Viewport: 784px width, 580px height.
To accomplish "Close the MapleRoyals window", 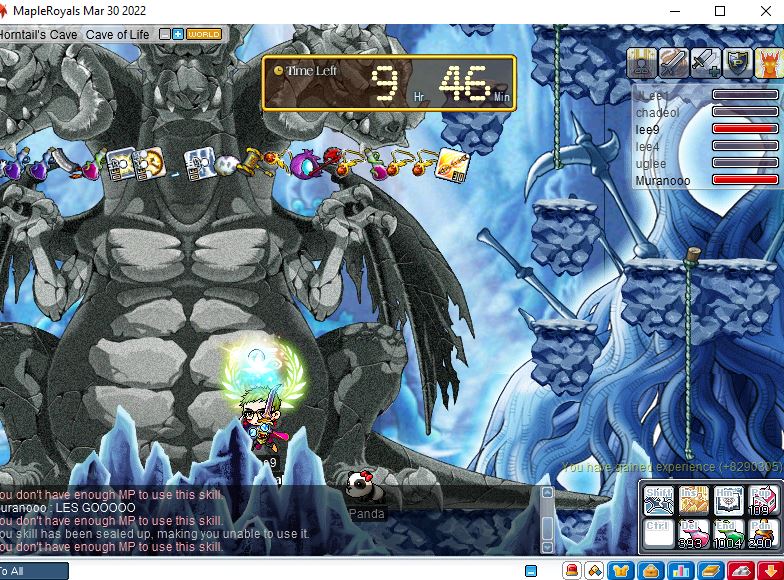I will (x=764, y=11).
